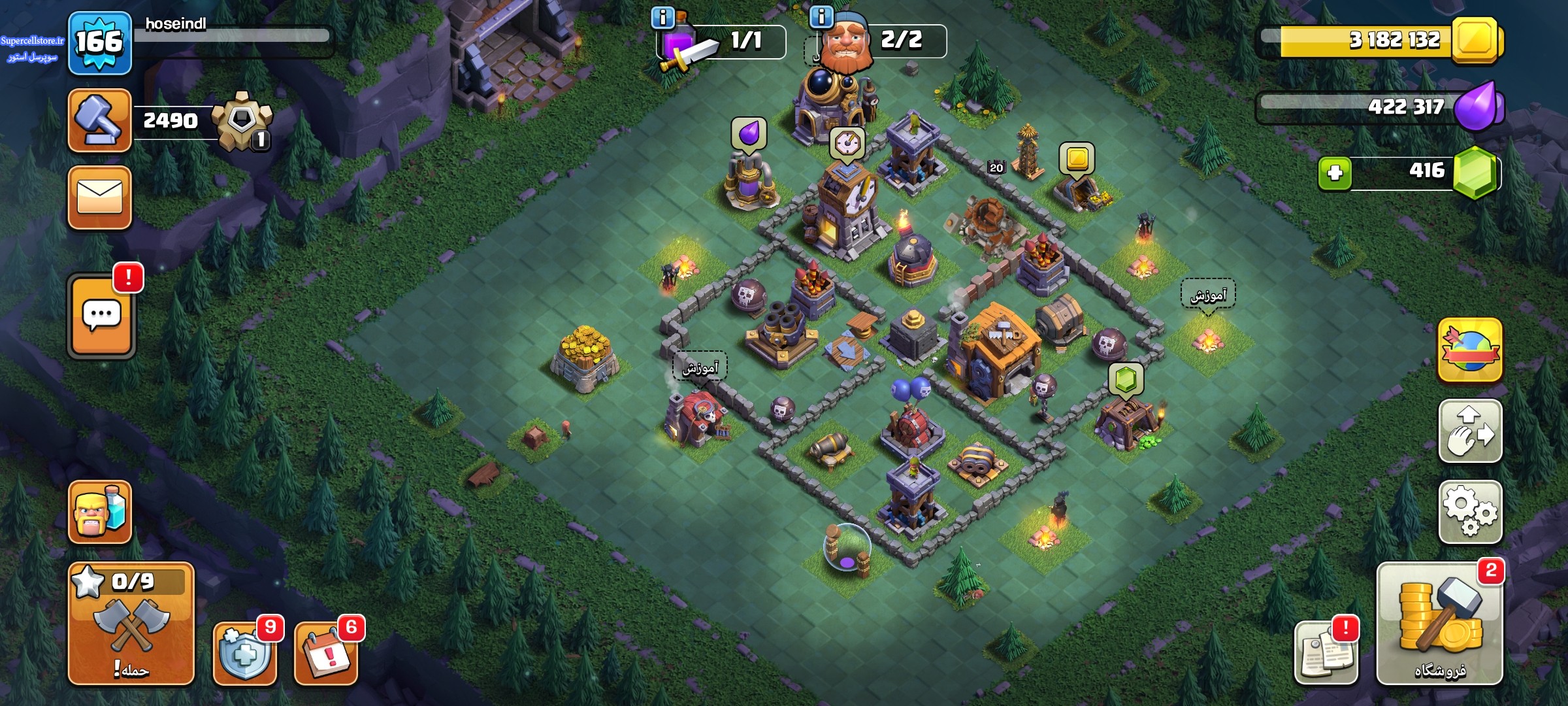This screenshot has height=706, width=1568.
Task: Show info for the sword potion counter
Action: click(x=662, y=18)
